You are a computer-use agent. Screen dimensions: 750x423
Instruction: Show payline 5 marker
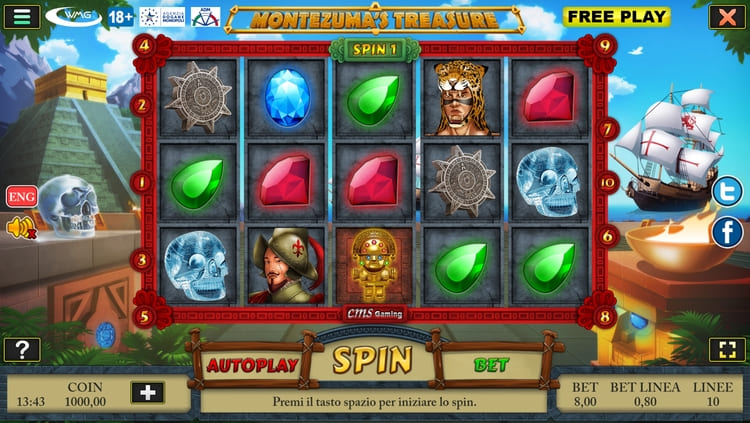click(x=145, y=318)
